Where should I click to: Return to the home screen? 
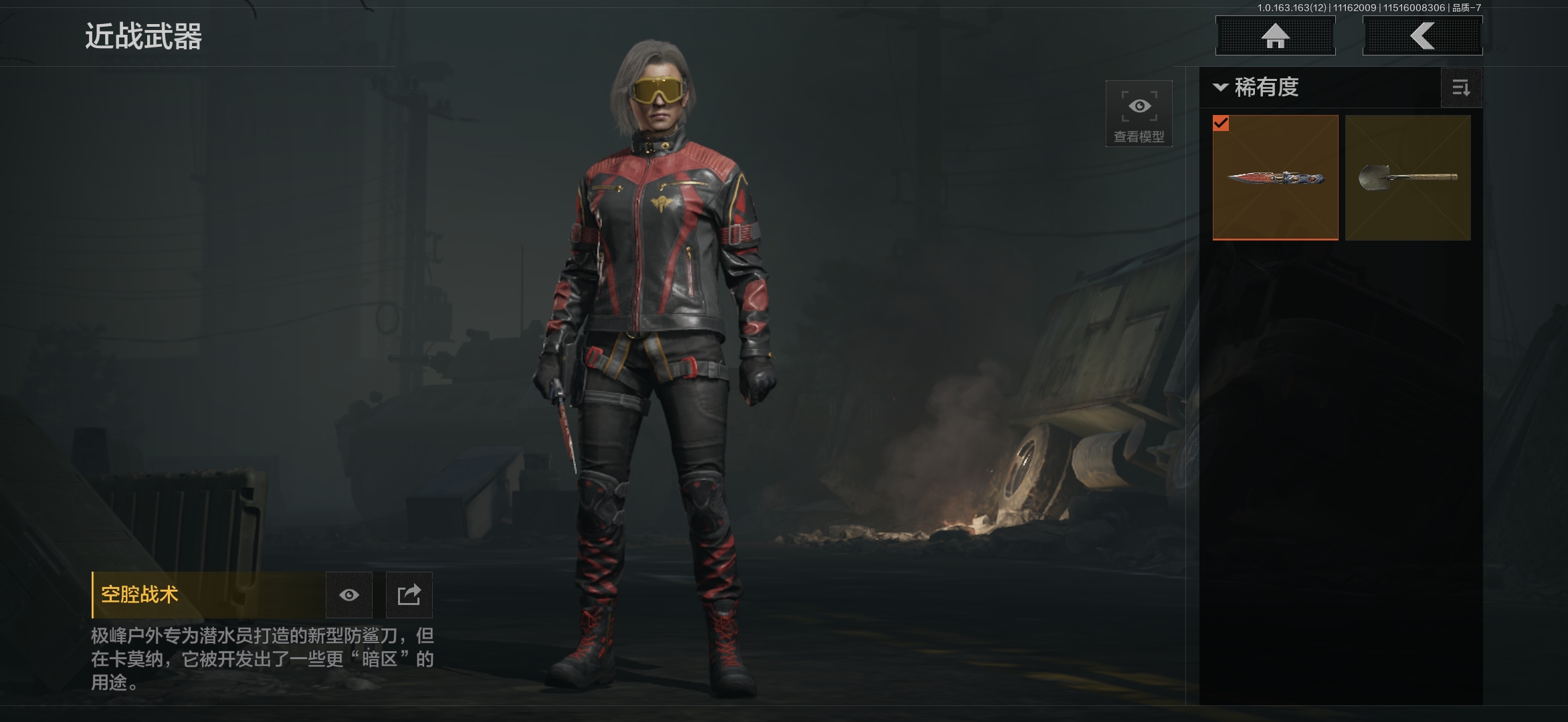pyautogui.click(x=1275, y=35)
